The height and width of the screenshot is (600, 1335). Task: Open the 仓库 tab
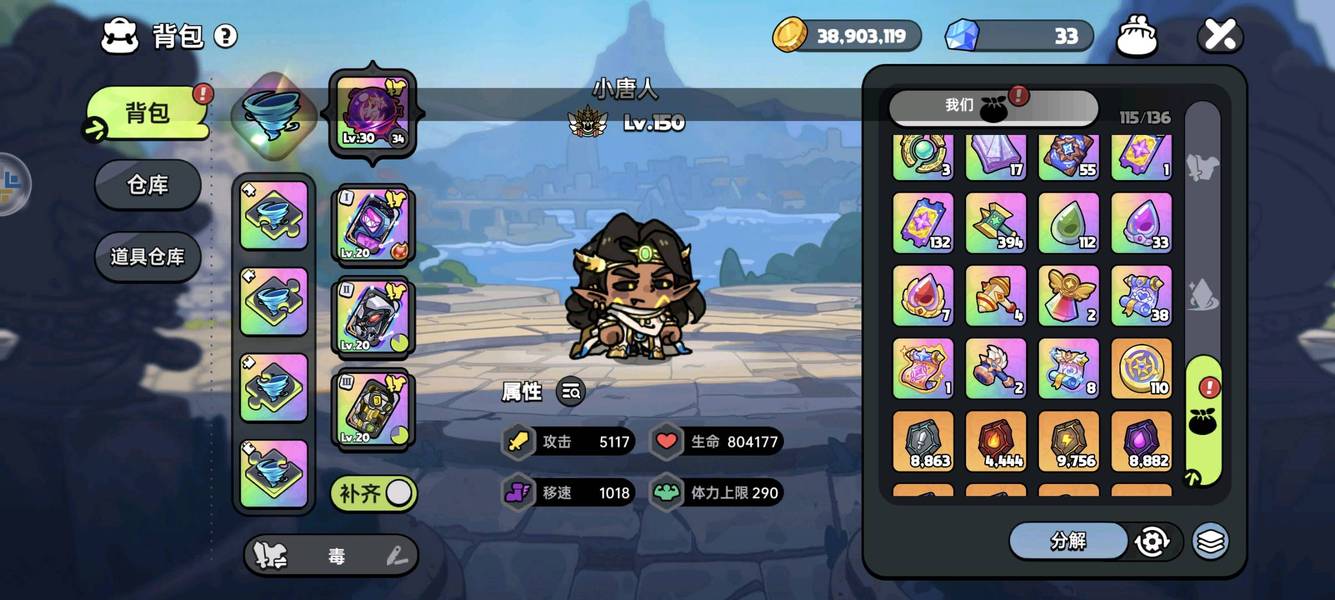click(x=147, y=185)
